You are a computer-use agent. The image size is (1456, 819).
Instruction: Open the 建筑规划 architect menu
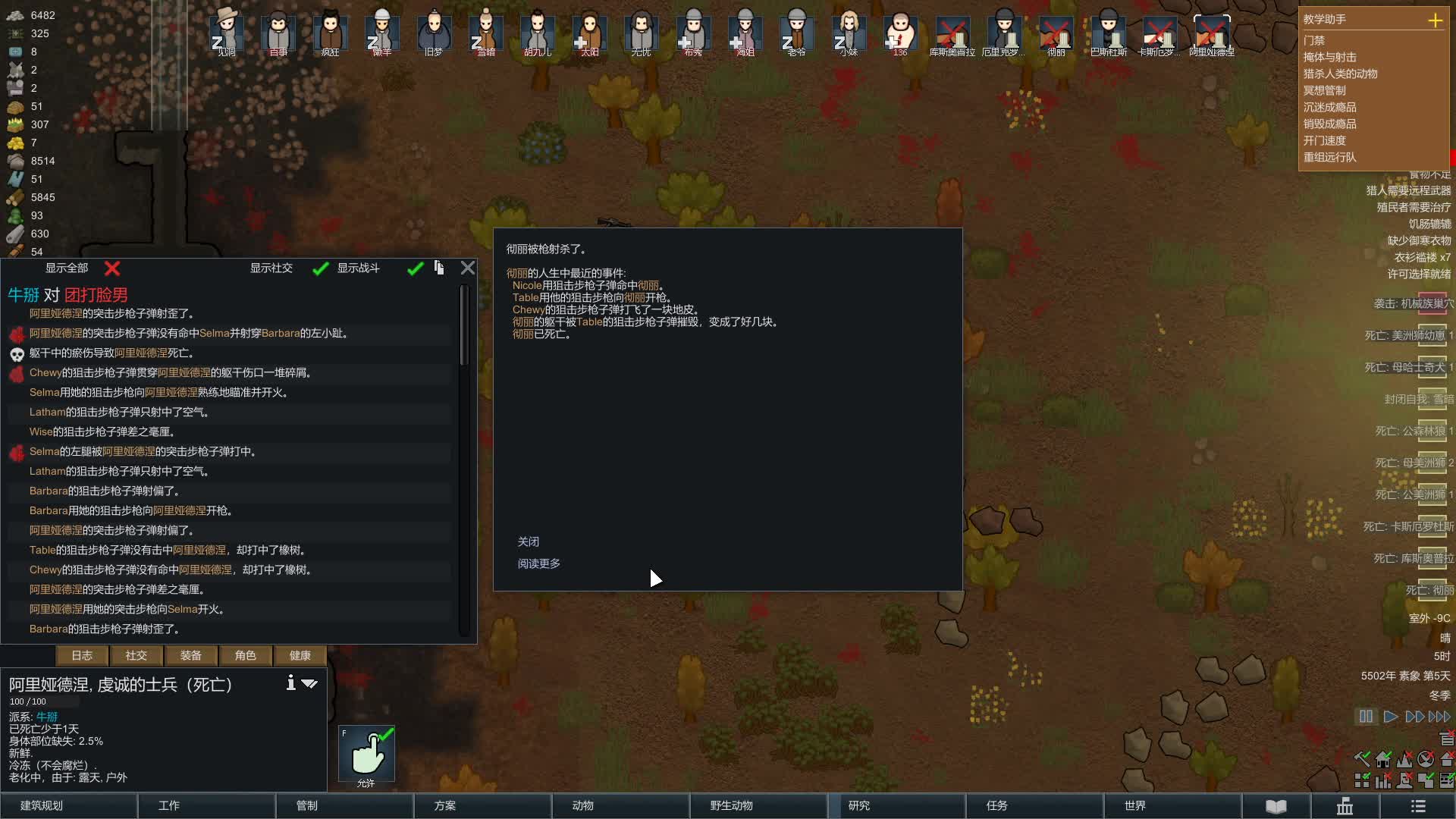(x=68, y=805)
